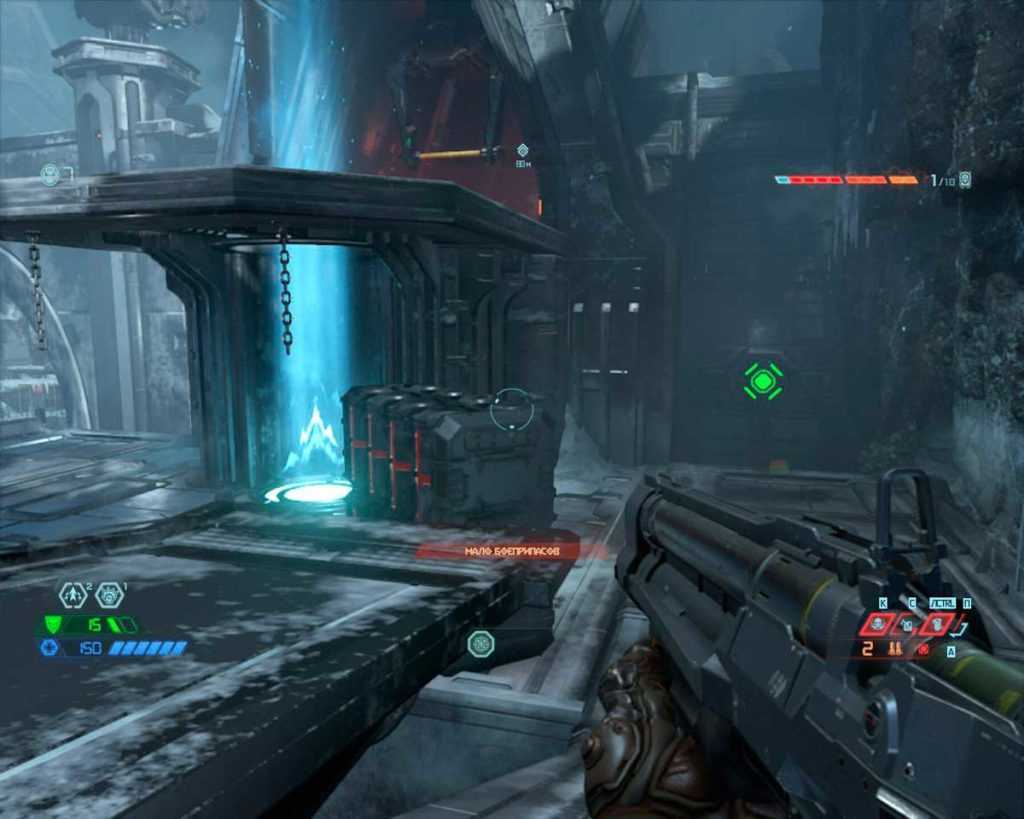Click the hexagon icon beside the dash icon
Viewport: 1024px width, 819px height.
pyautogui.click(x=109, y=596)
